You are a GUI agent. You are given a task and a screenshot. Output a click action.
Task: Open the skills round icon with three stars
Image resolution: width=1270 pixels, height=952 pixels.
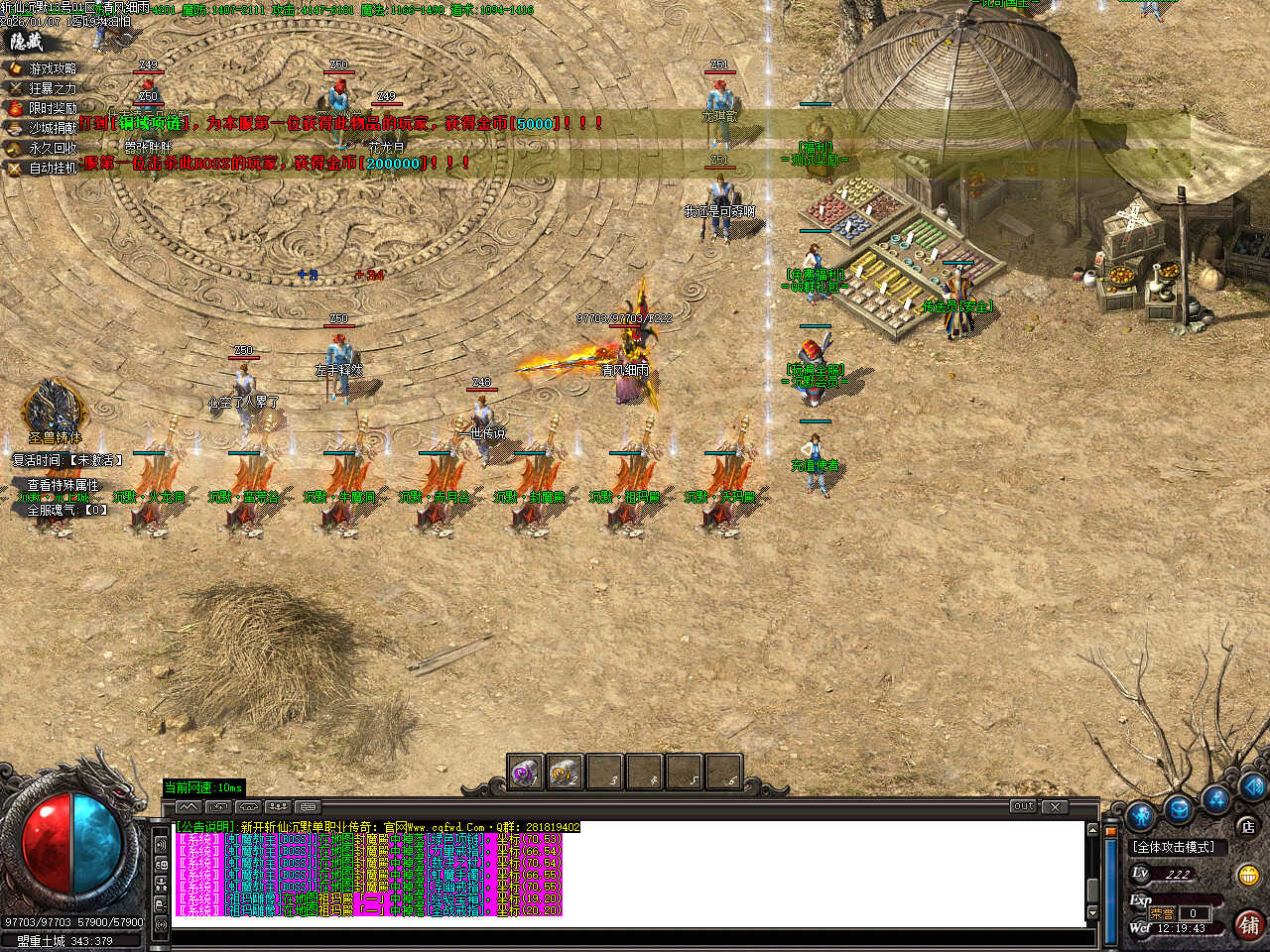coord(1216,798)
